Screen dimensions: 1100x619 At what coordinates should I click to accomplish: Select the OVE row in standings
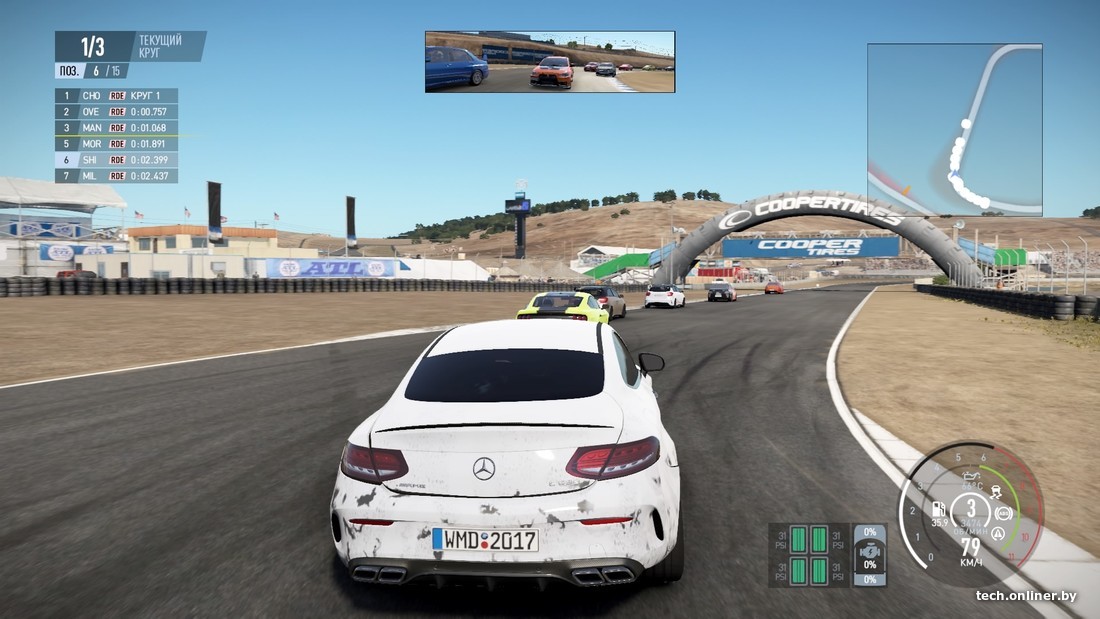pos(116,112)
